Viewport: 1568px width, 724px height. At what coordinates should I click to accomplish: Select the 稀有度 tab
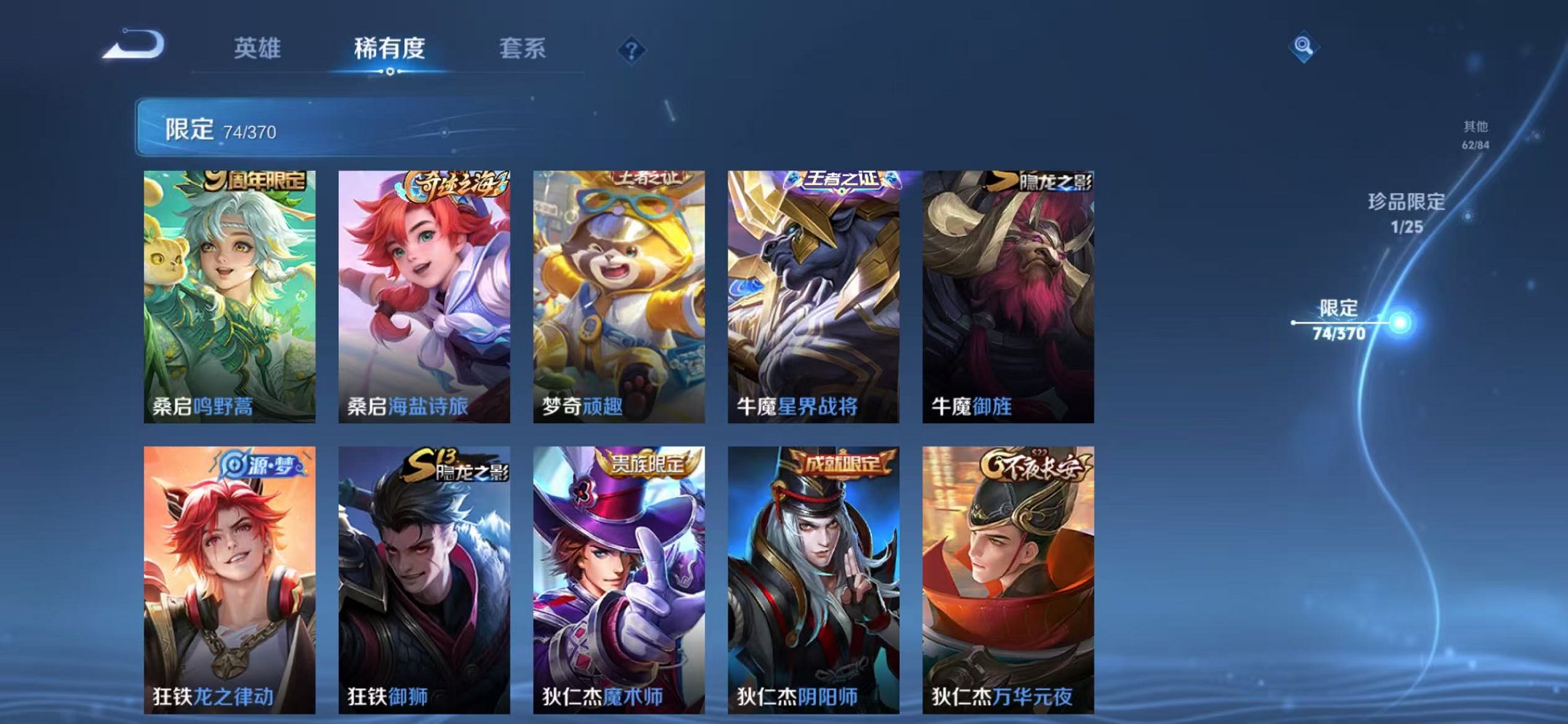(390, 47)
